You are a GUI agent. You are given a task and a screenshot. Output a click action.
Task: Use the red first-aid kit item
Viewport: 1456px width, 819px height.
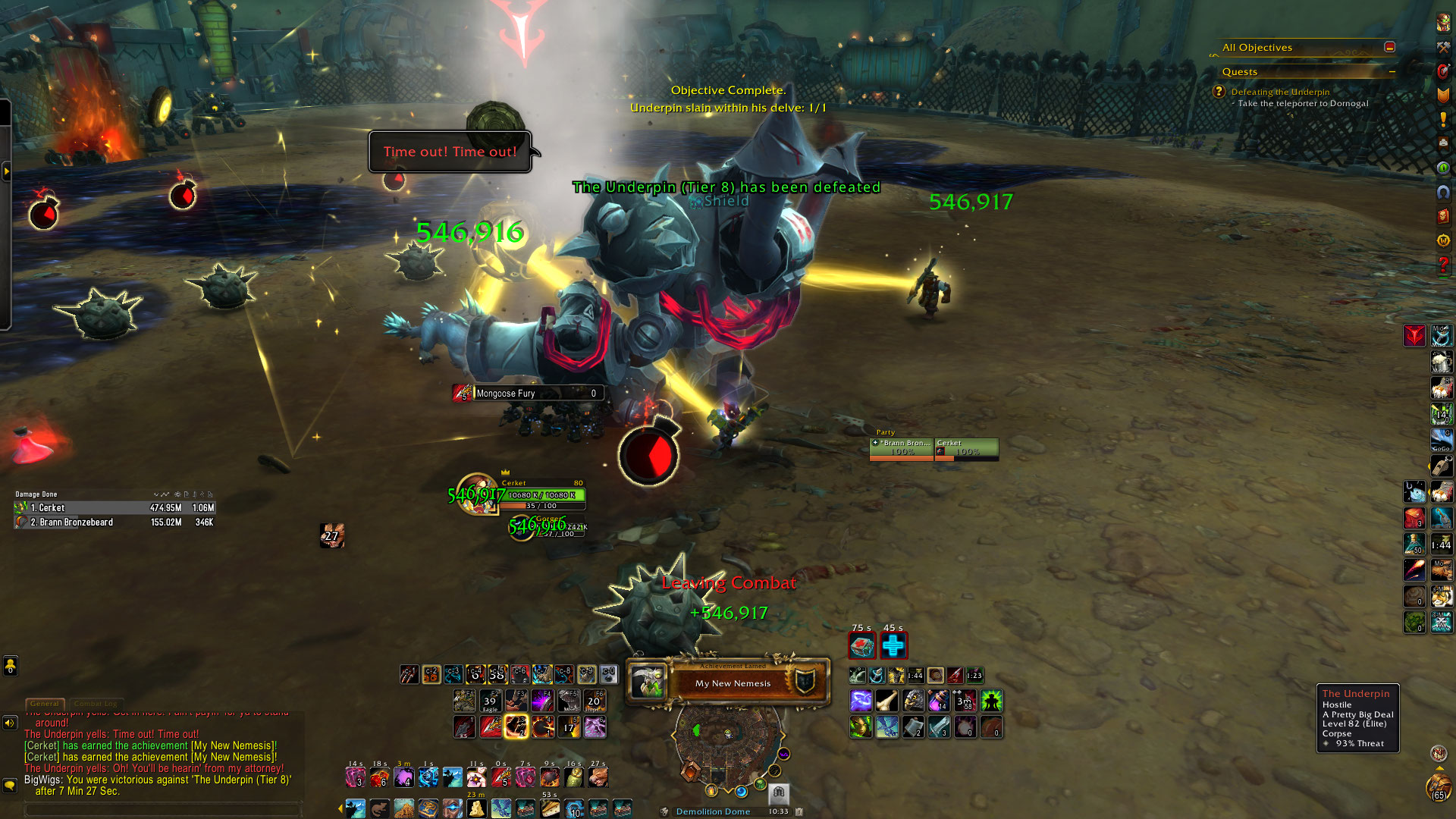pos(862,646)
